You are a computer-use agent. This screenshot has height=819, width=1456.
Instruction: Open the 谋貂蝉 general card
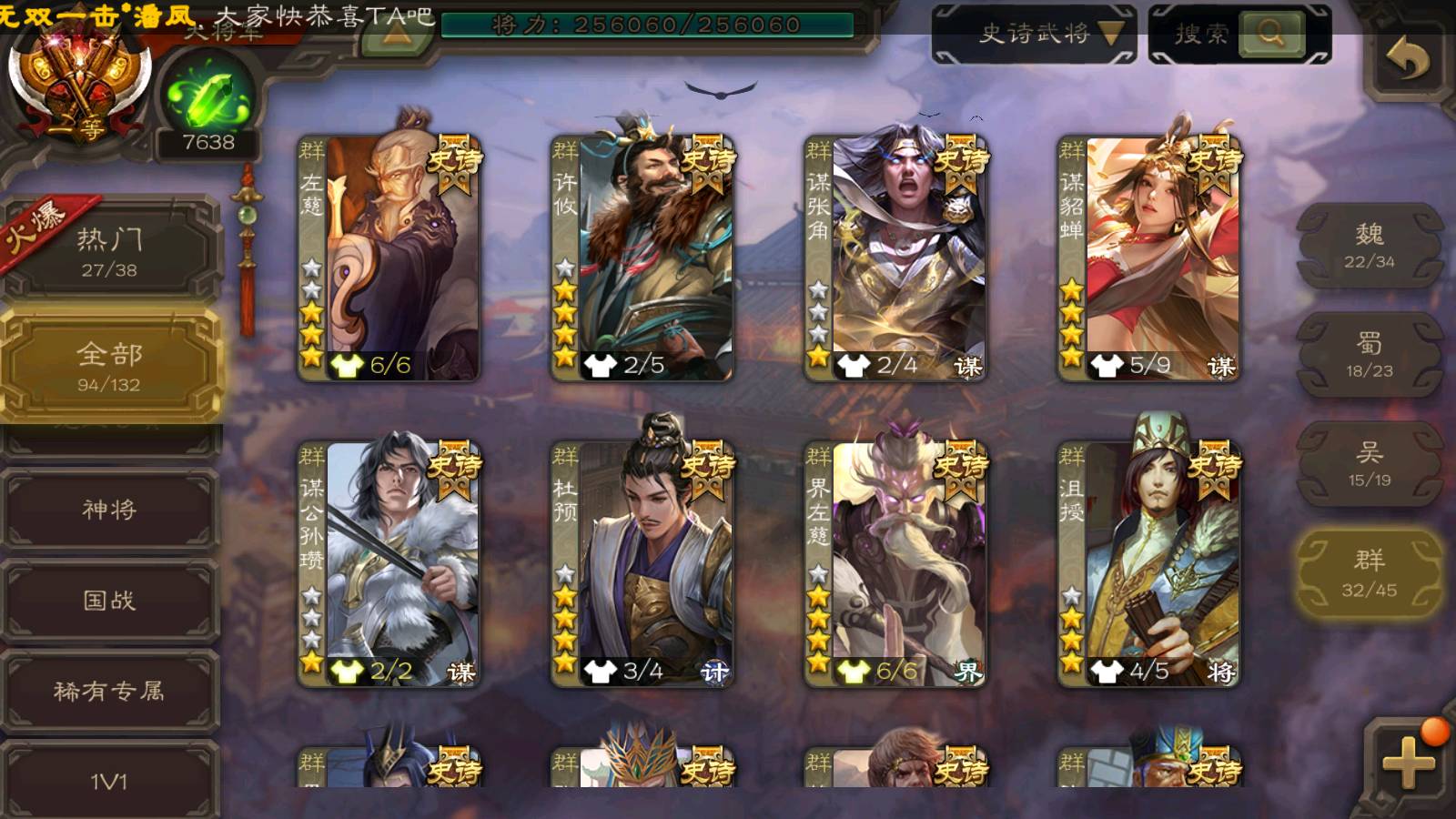tap(1149, 258)
